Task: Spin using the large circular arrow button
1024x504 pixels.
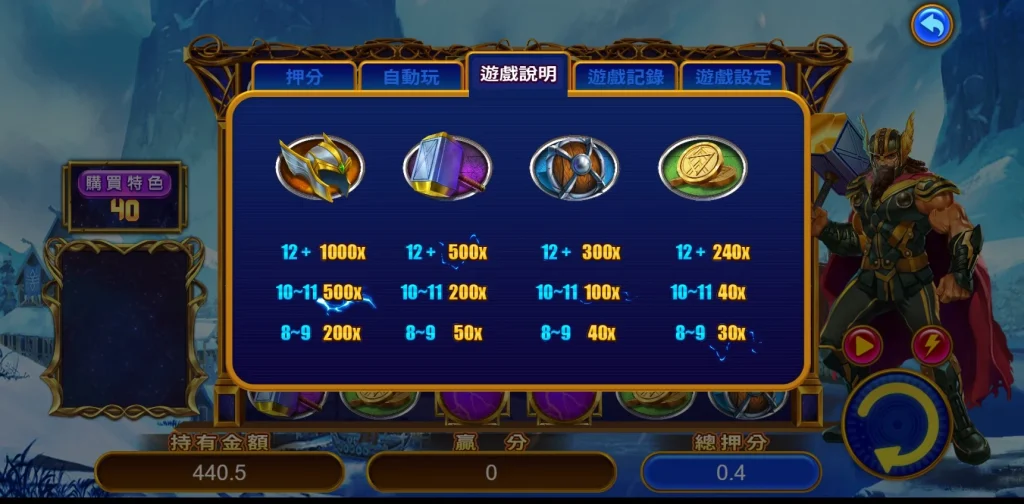Action: [x=895, y=425]
